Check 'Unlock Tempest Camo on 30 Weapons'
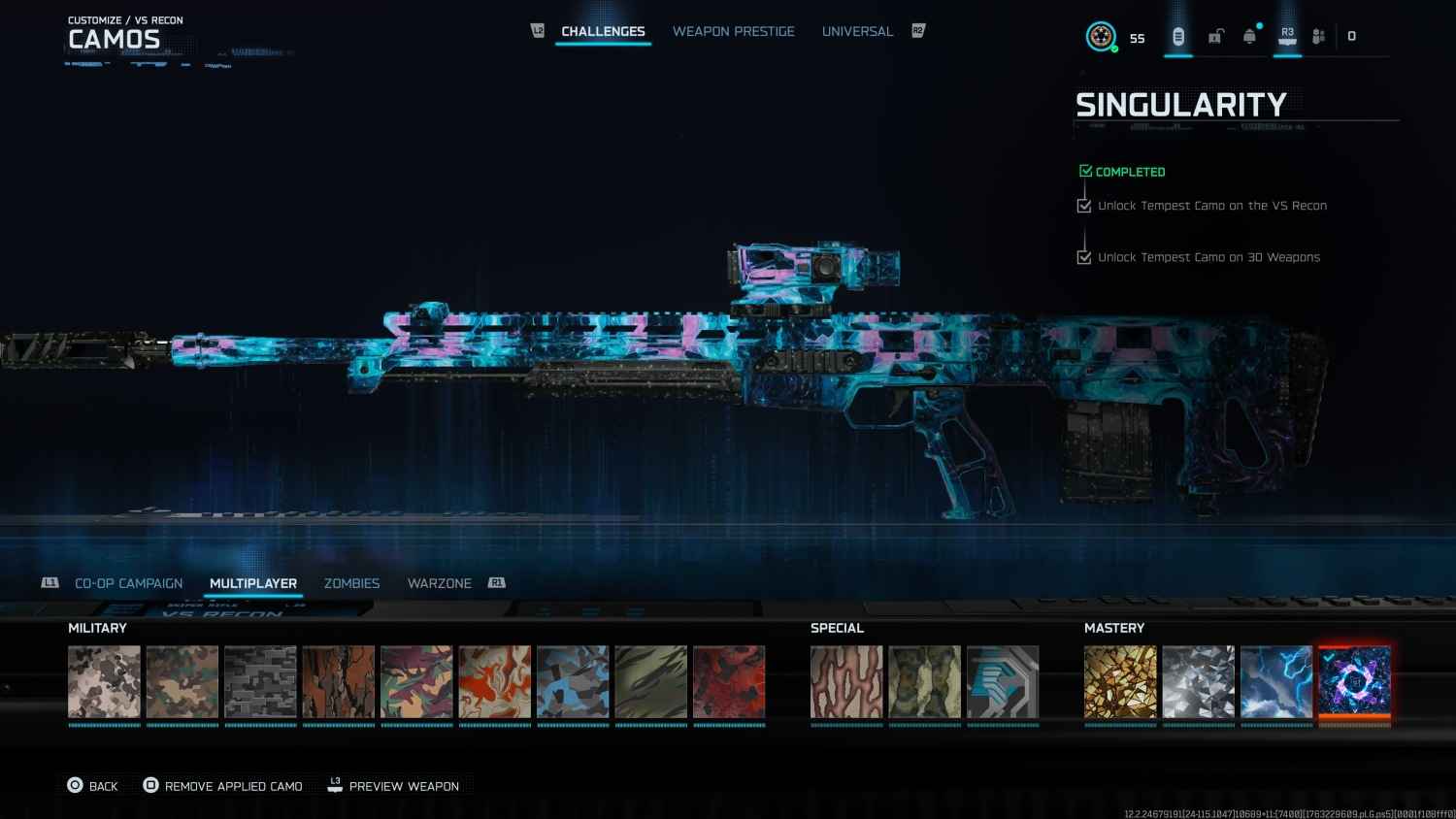 (x=1084, y=257)
